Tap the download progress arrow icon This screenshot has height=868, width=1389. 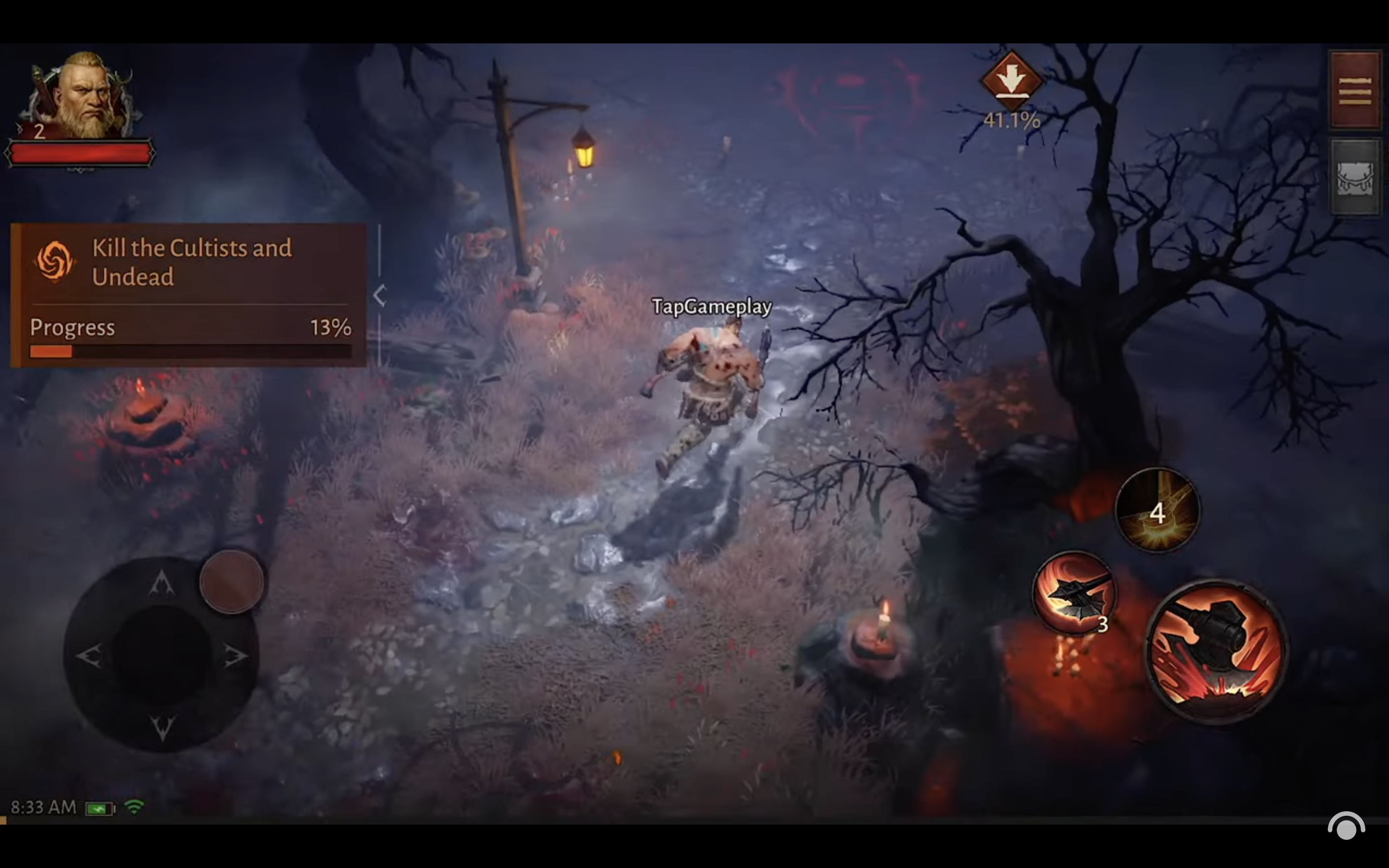1011,80
